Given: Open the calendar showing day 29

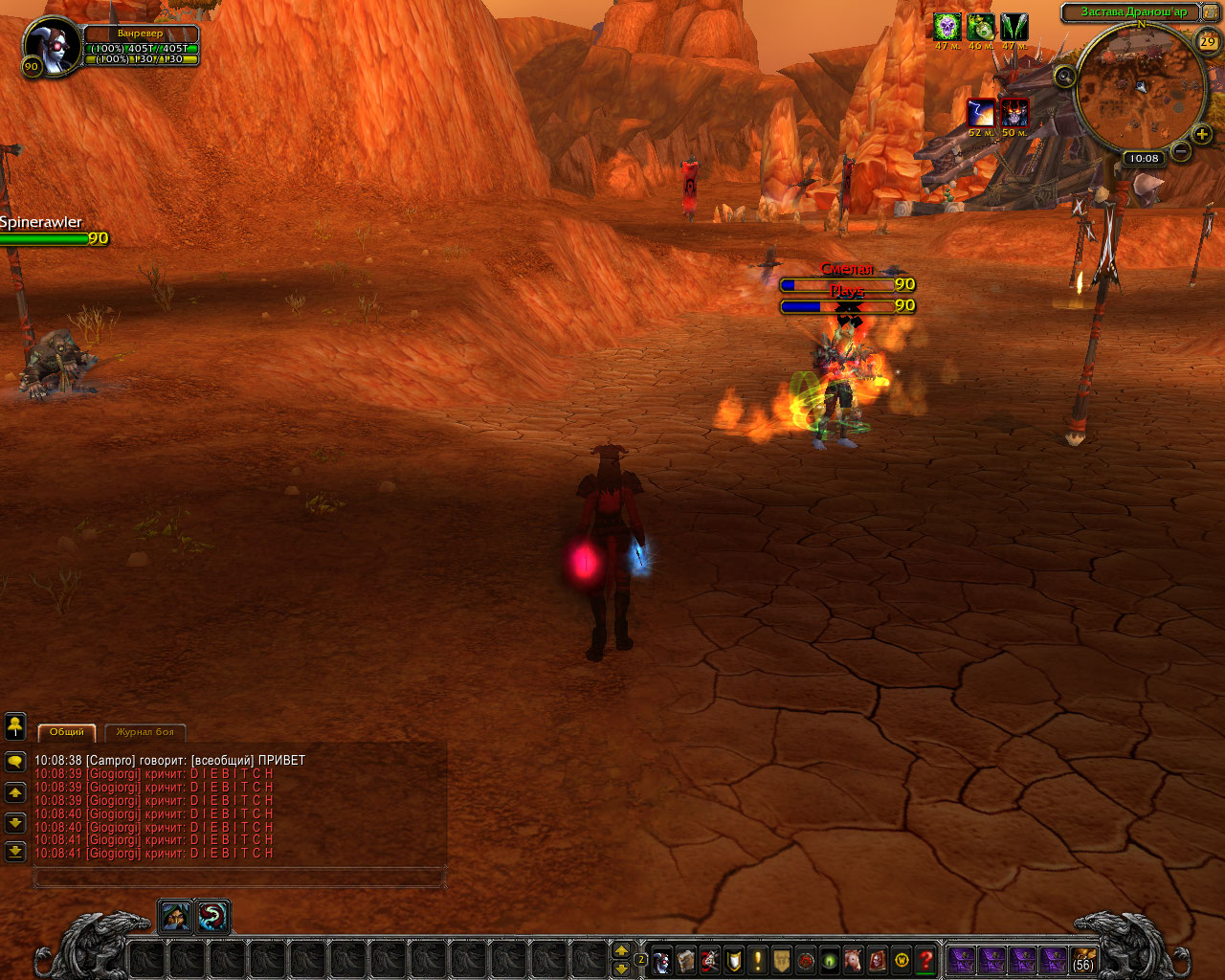Looking at the screenshot, I should [1208, 41].
